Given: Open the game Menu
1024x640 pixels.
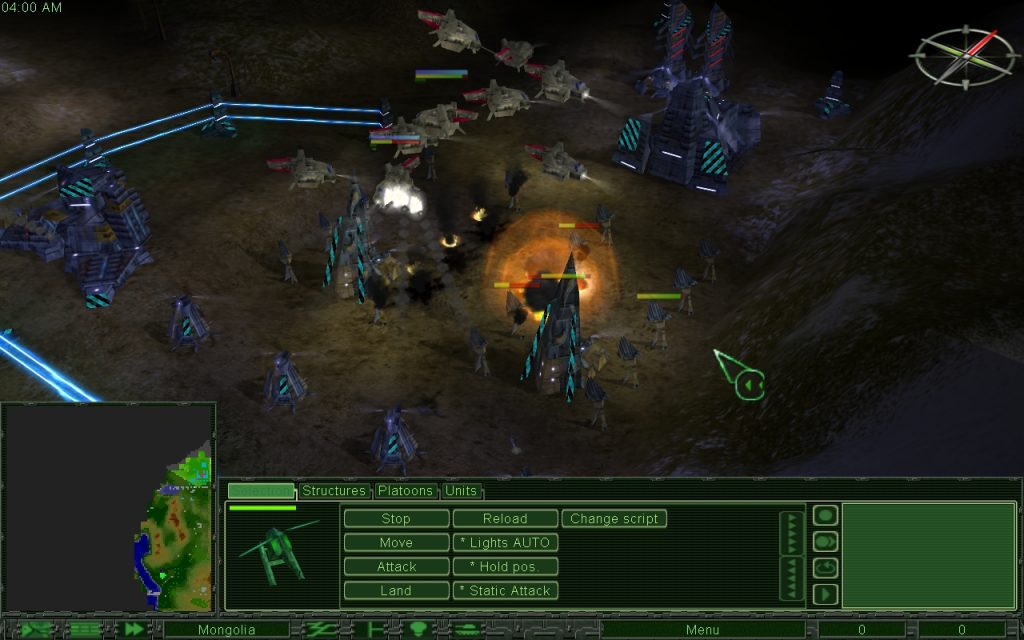Looking at the screenshot, I should pos(702,630).
